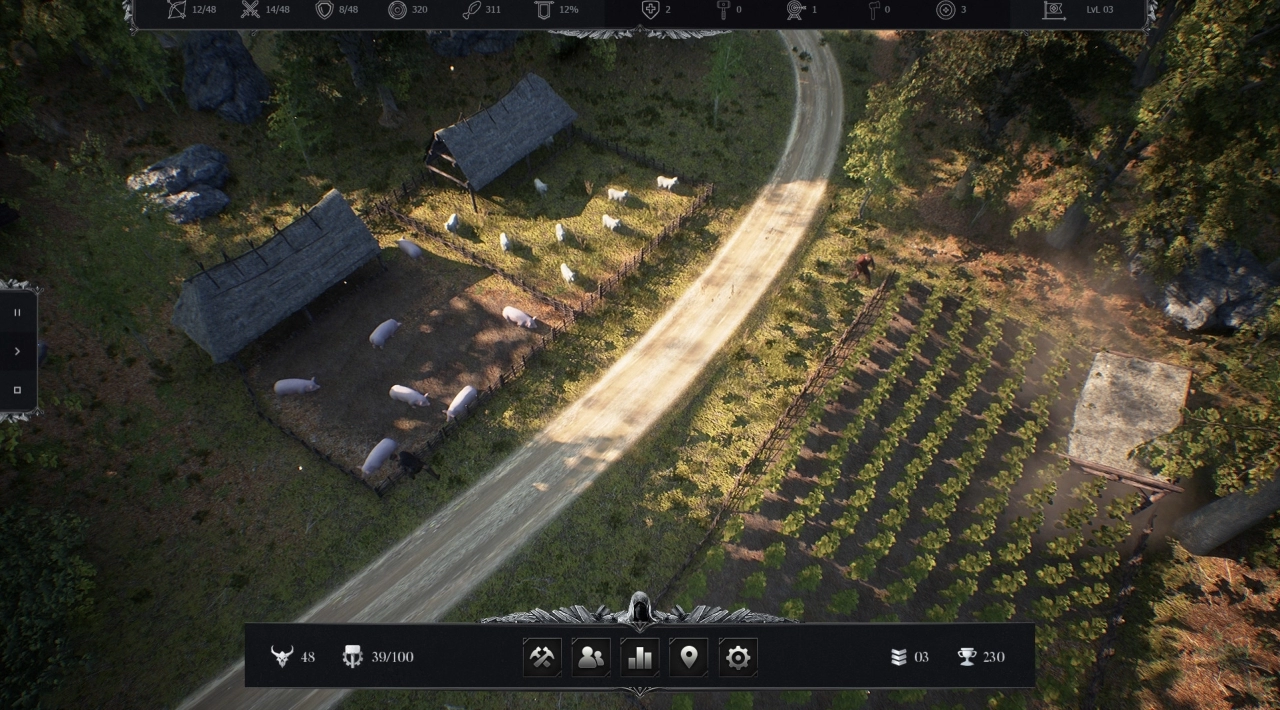Screen dimensions: 1280x710
Task: Open the population people panel
Action: click(591, 657)
